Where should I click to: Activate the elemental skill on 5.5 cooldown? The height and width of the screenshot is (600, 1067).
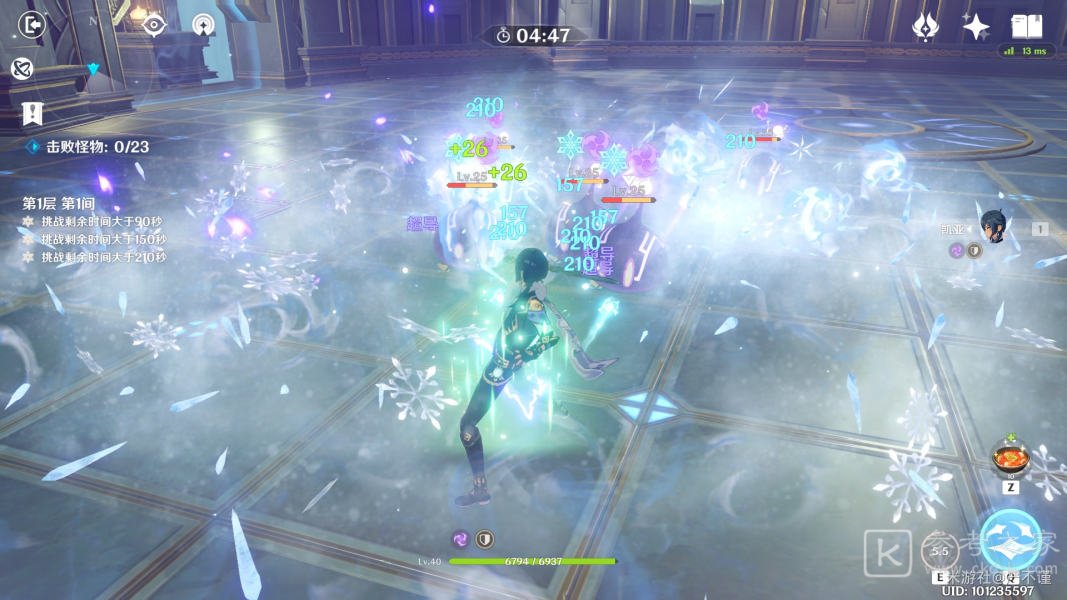click(940, 550)
